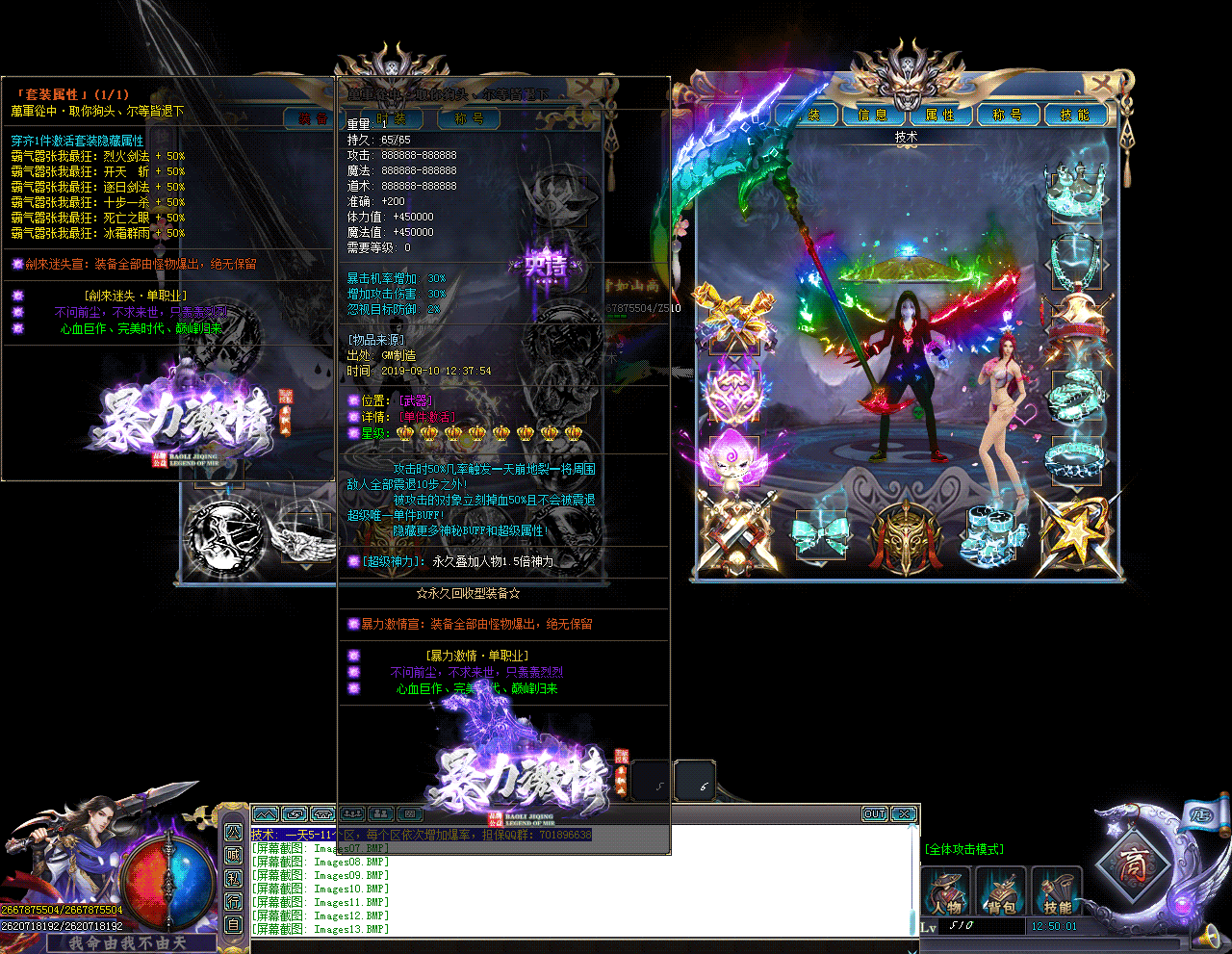Select the crystal crown helmet slot
The image size is (1232, 954).
[1075, 191]
